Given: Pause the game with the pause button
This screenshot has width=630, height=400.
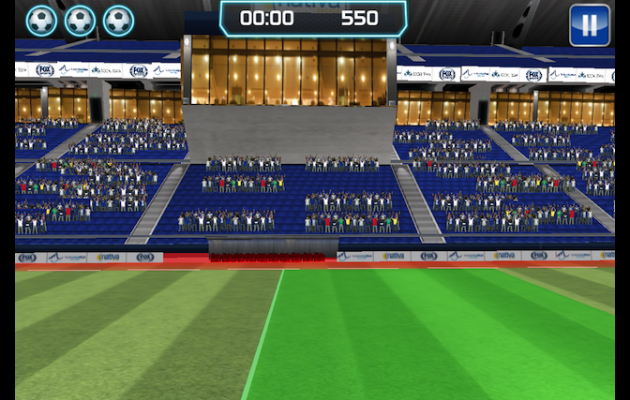Looking at the screenshot, I should (589, 25).
